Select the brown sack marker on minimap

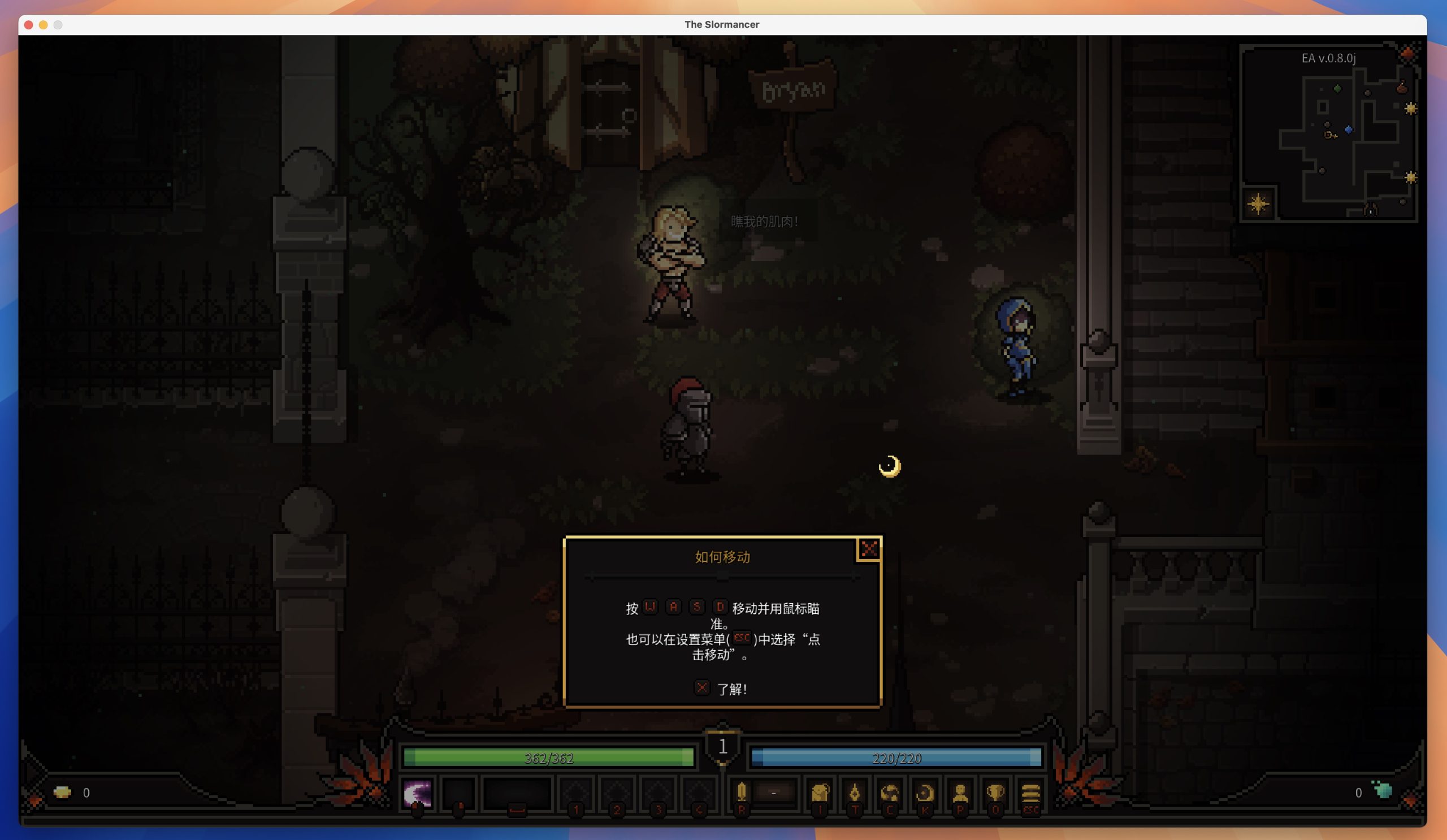[1402, 88]
